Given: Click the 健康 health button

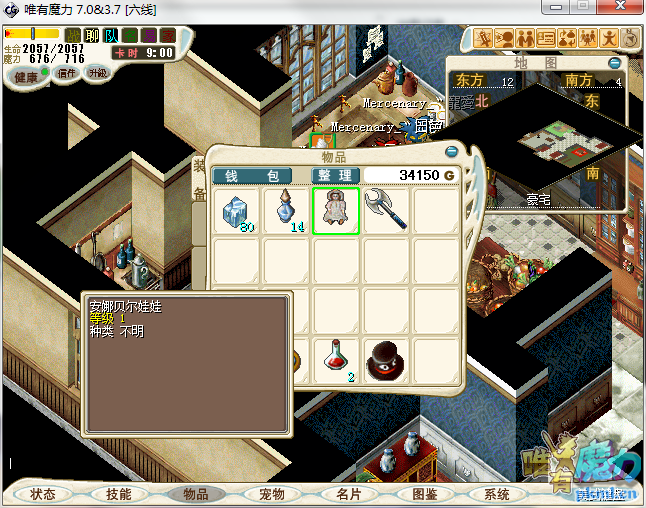Looking at the screenshot, I should (x=26, y=77).
